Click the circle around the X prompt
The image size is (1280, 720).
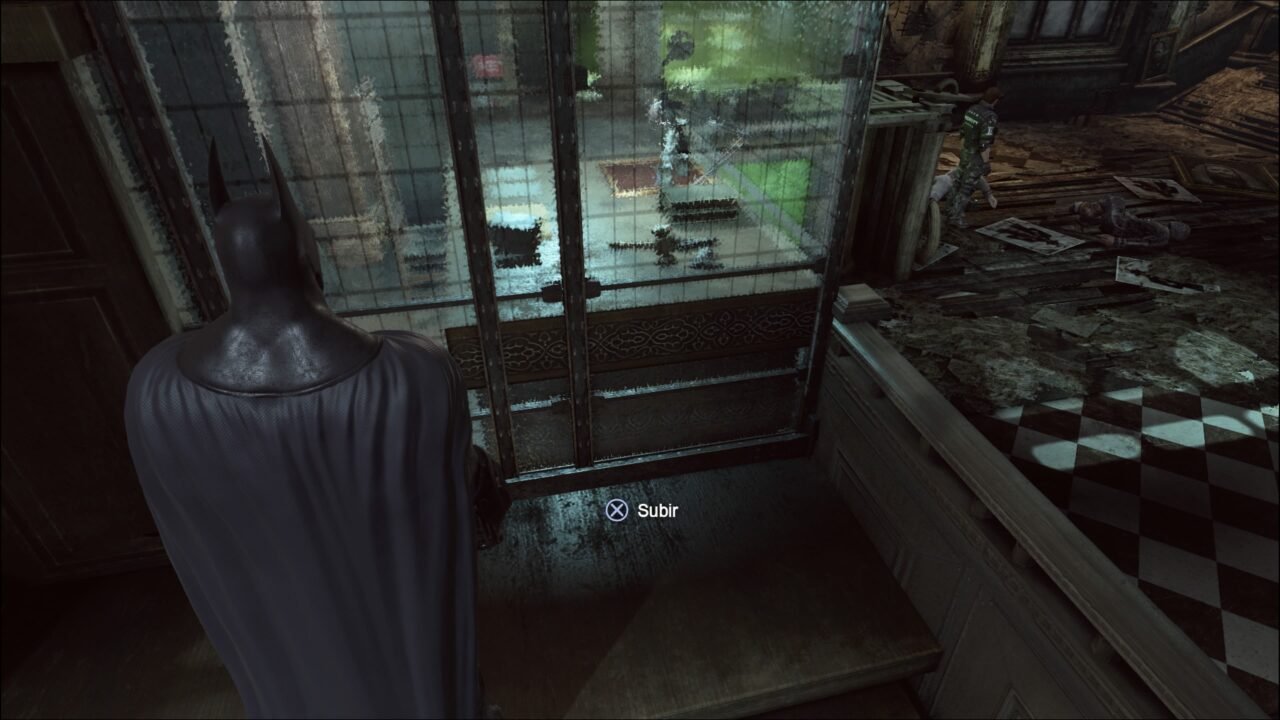click(x=616, y=512)
